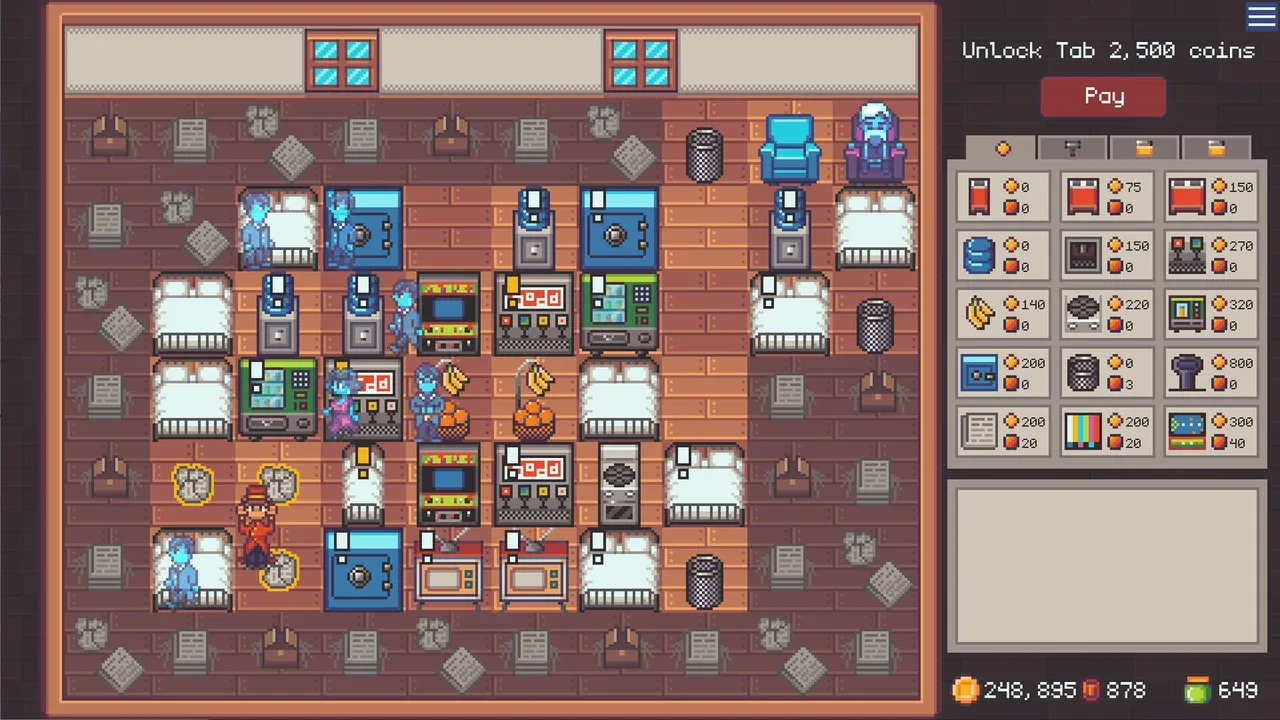Screen dimensions: 1280x720
Task: Buy the banana bunch for 140 coins
Action: pos(1000,314)
